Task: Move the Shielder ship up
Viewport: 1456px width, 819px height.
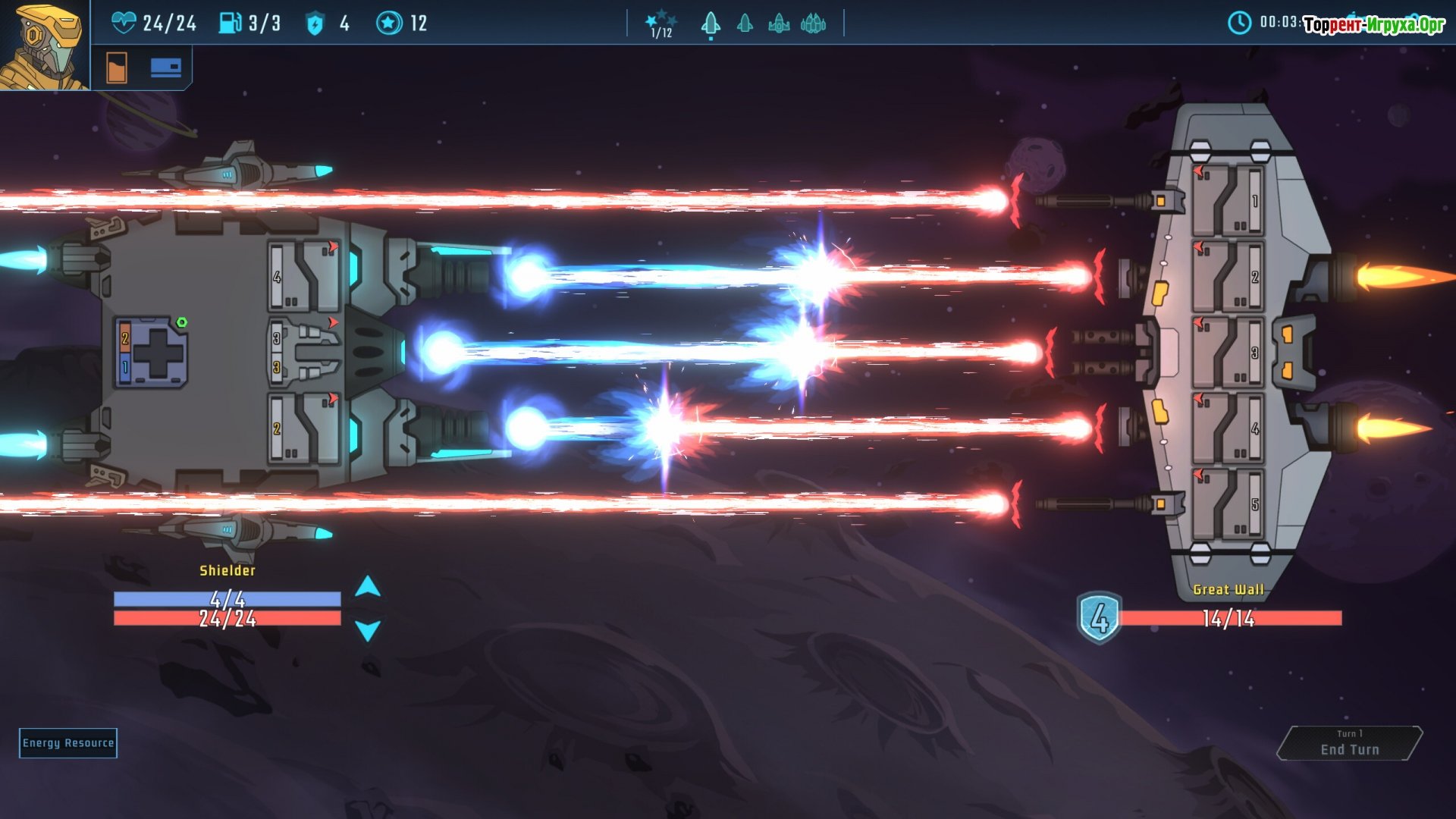Action: click(368, 586)
